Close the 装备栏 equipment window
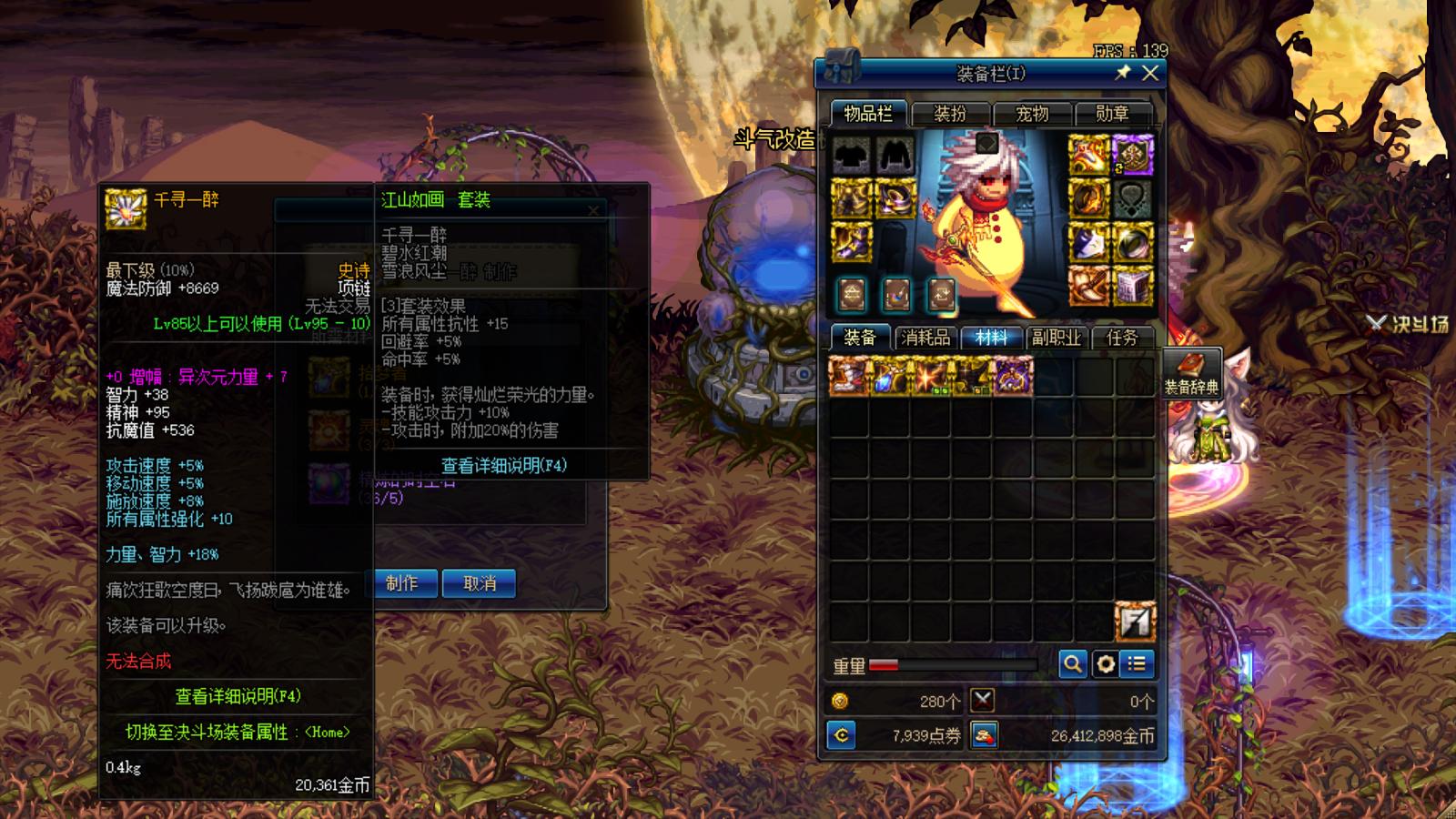1456x819 pixels. (x=1150, y=74)
